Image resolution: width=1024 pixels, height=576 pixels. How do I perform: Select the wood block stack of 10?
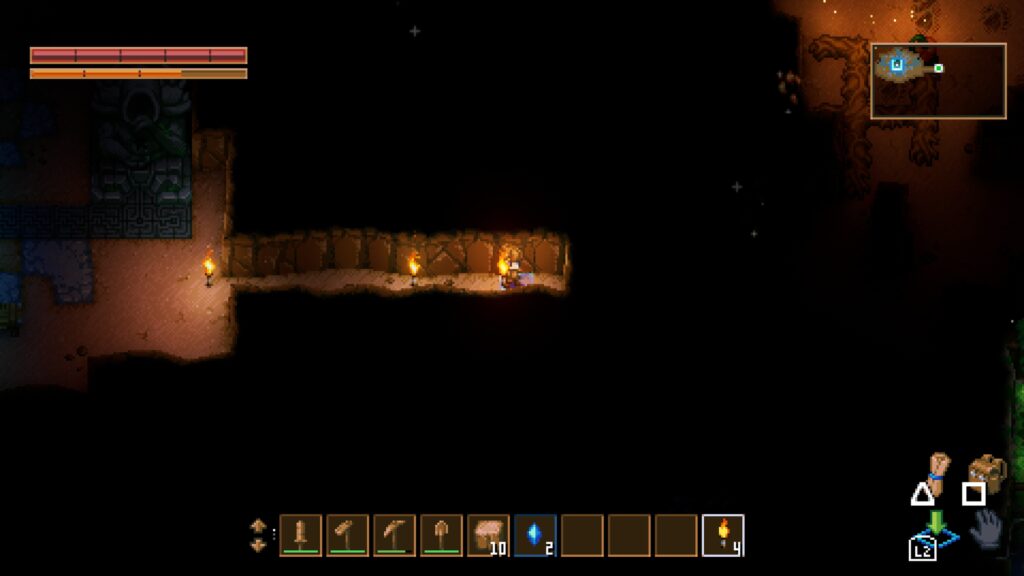click(x=488, y=535)
